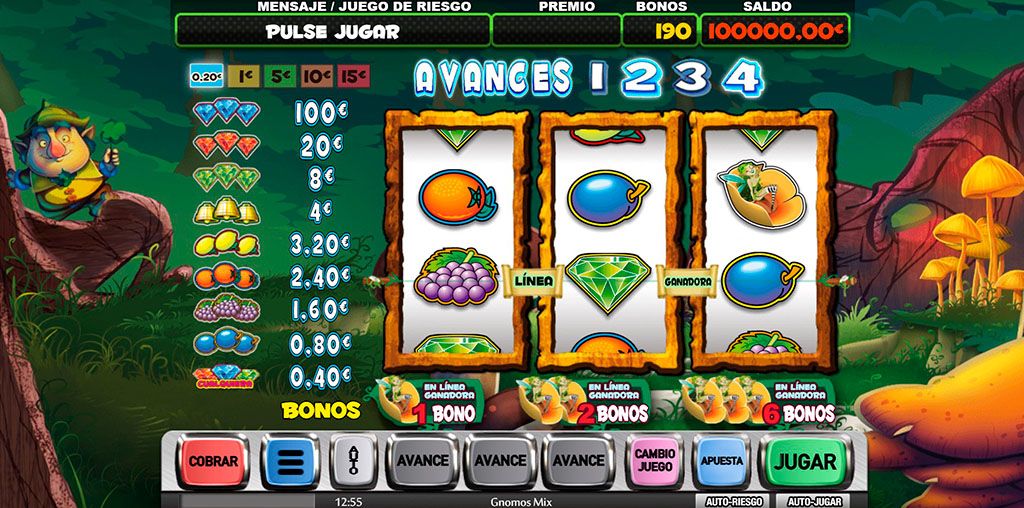
Task: Enable AUTO-JUGAR autoplay
Action: point(816,501)
